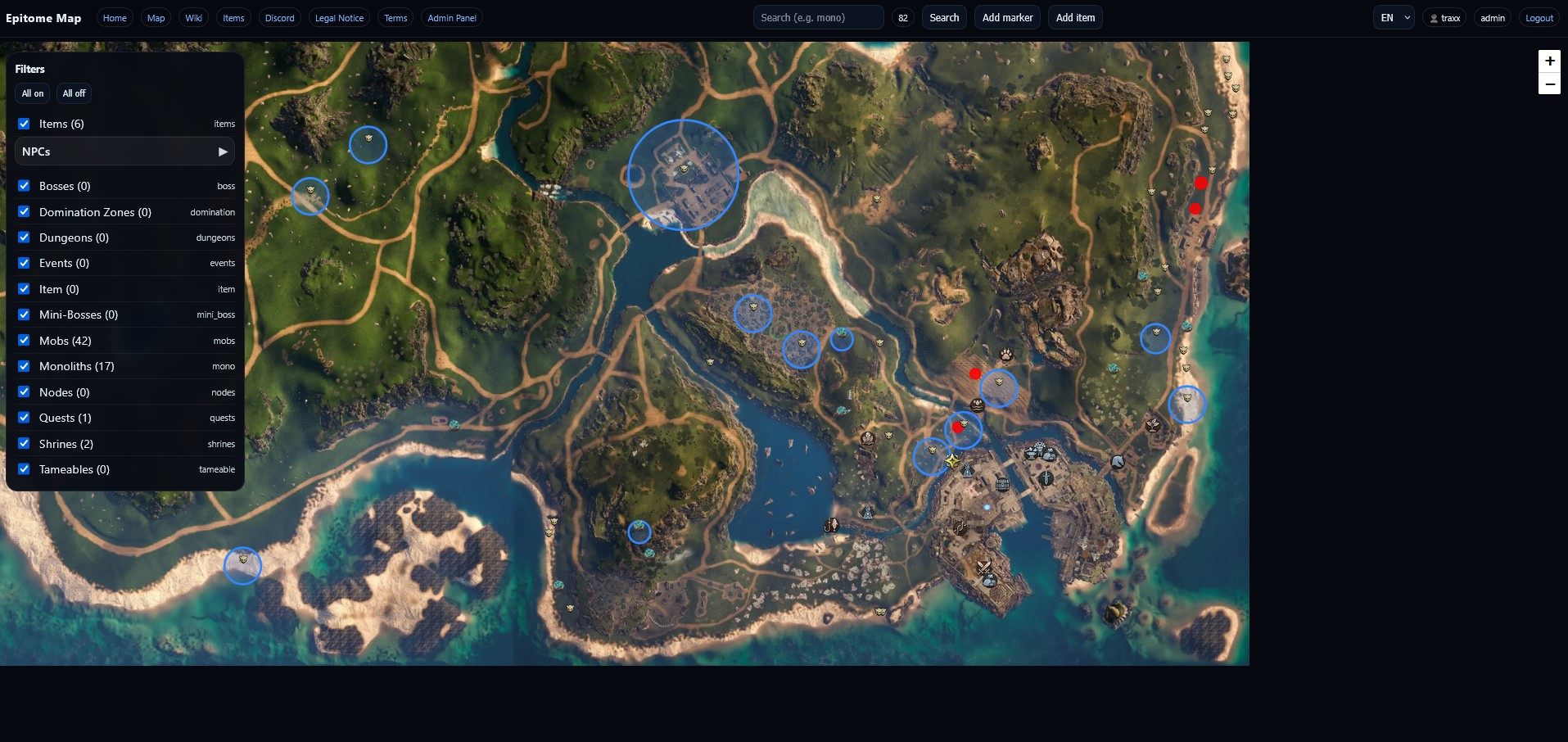Toggle the Items (6) filter checkbox
The height and width of the screenshot is (742, 1568).
[25, 124]
